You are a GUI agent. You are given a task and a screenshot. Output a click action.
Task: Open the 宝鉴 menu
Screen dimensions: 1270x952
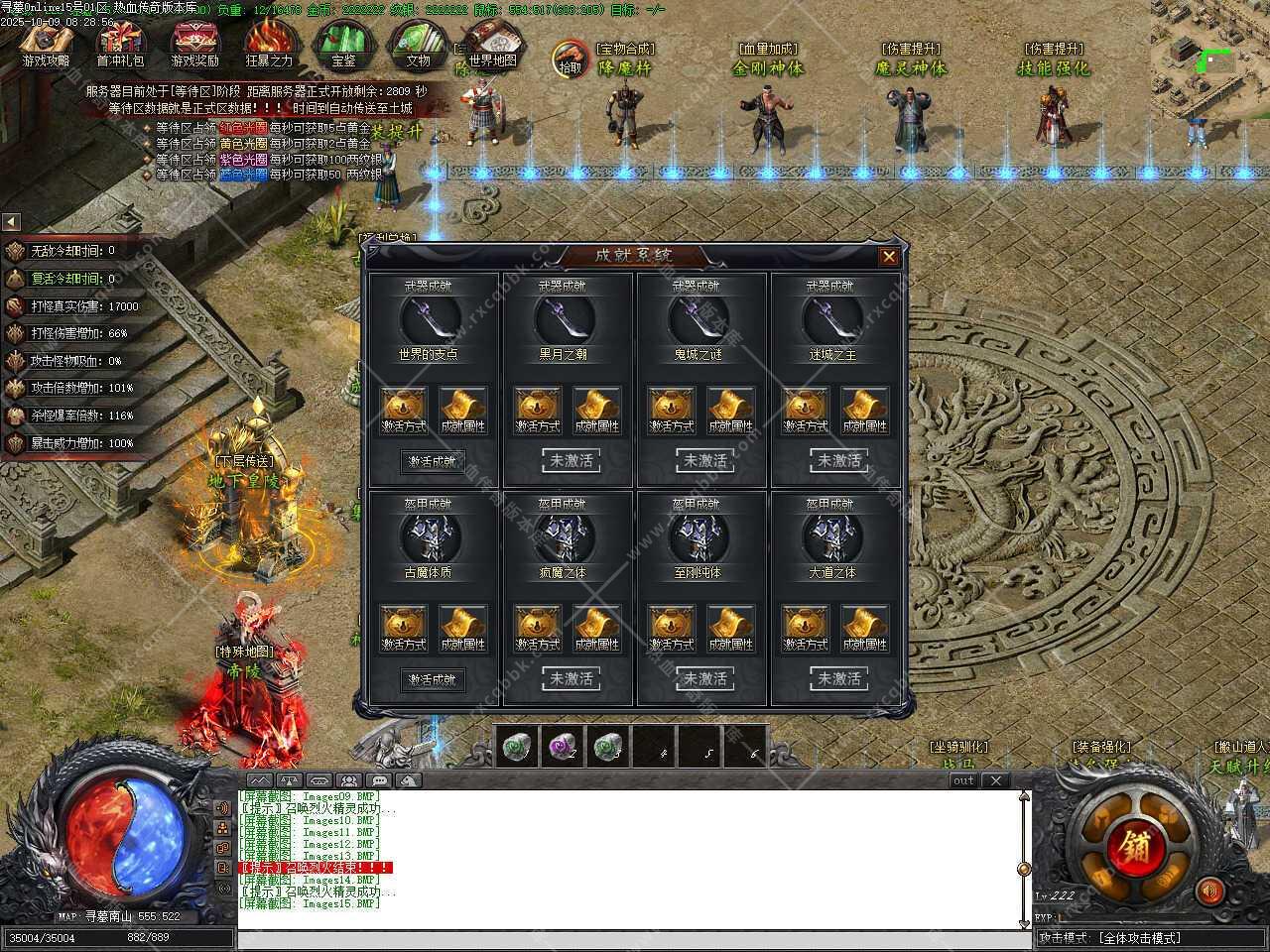click(343, 43)
